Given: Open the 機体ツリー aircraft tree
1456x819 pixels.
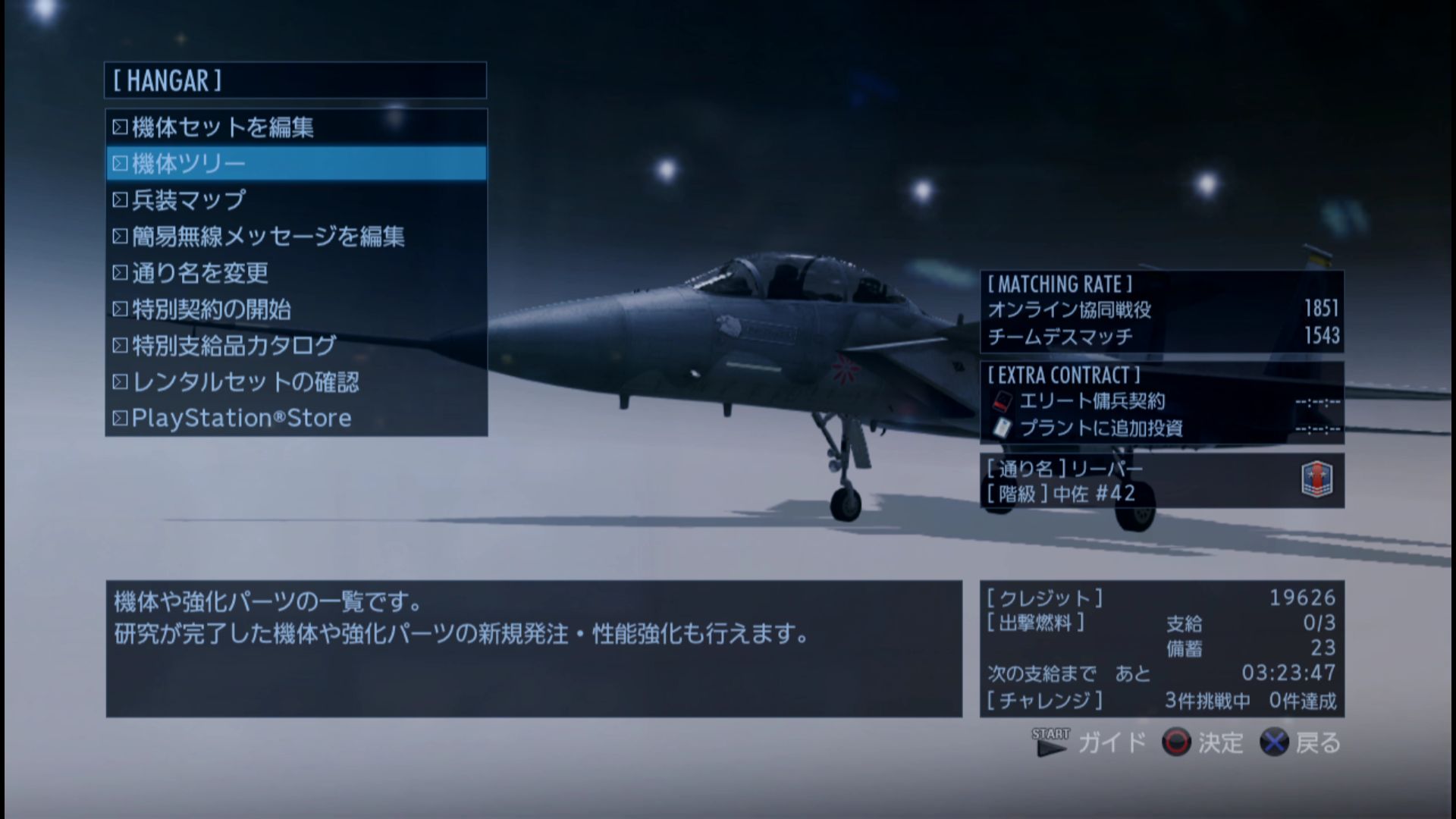Looking at the screenshot, I should 296,164.
